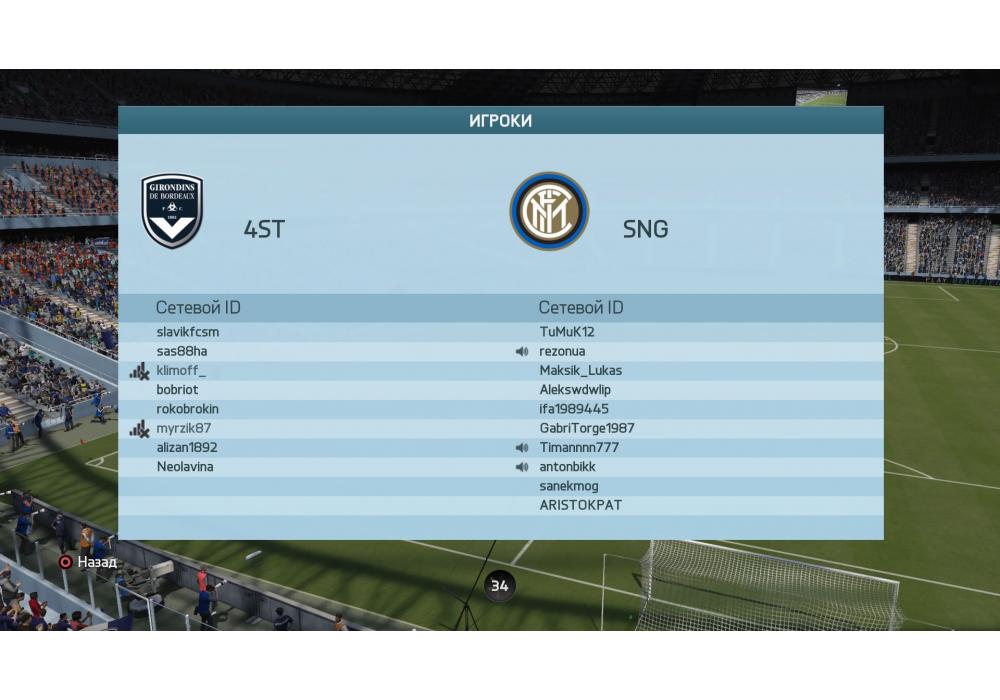Select player slavikfcsm in the list
The image size is (1000, 700).
coord(188,332)
